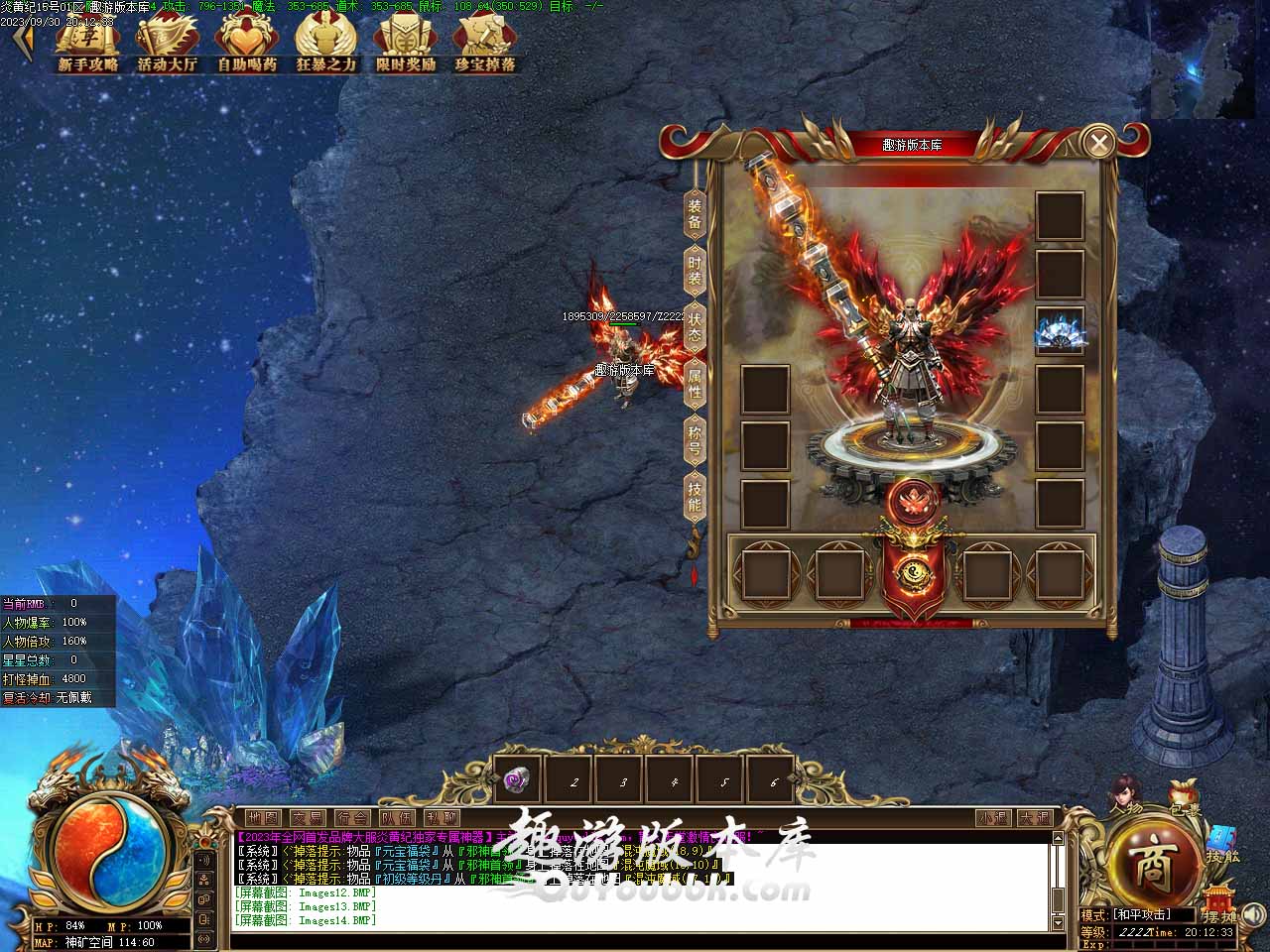Open the 称号 titles tab

click(x=695, y=442)
